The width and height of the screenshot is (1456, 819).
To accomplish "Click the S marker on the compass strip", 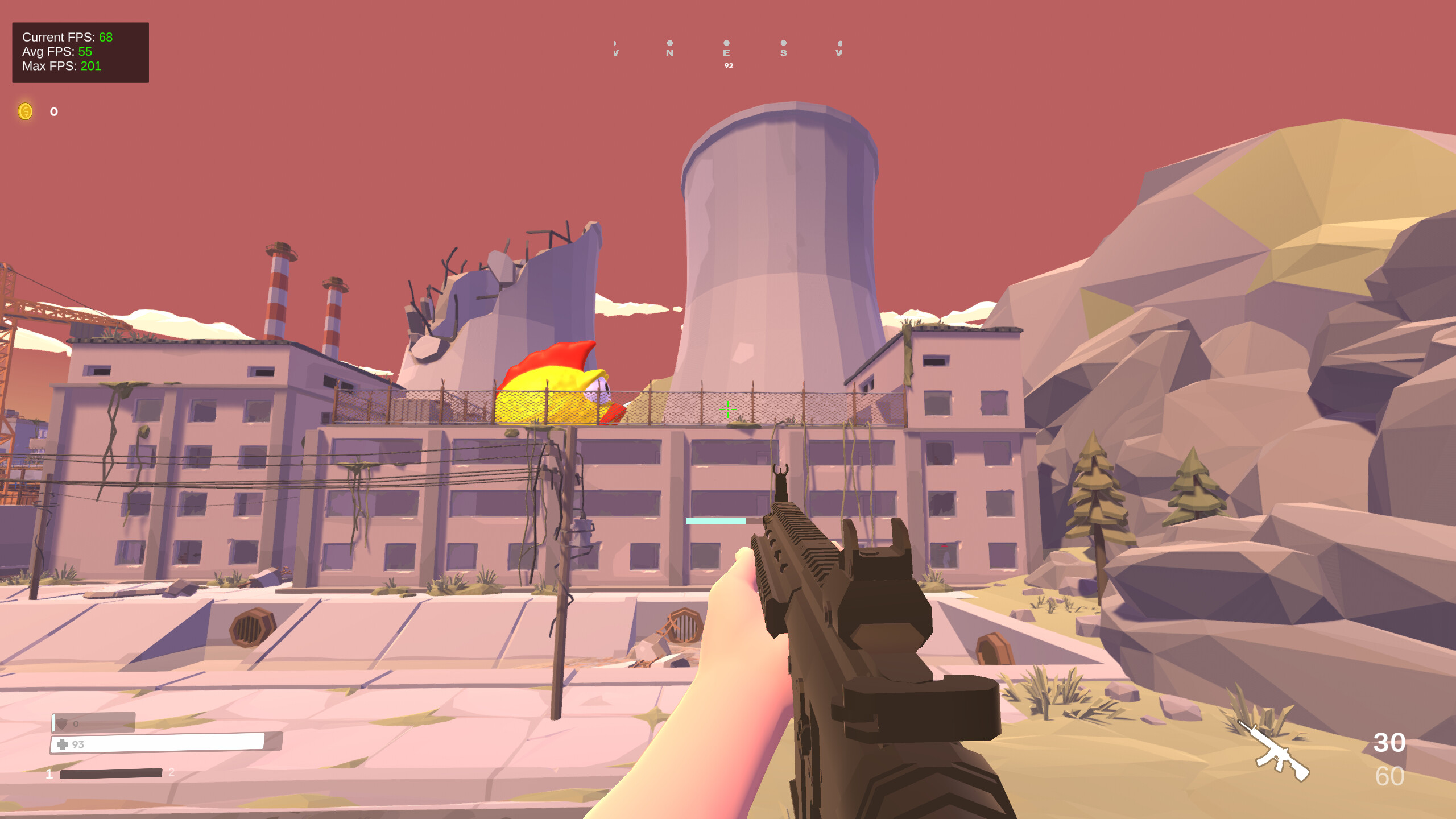I will click(x=784, y=51).
